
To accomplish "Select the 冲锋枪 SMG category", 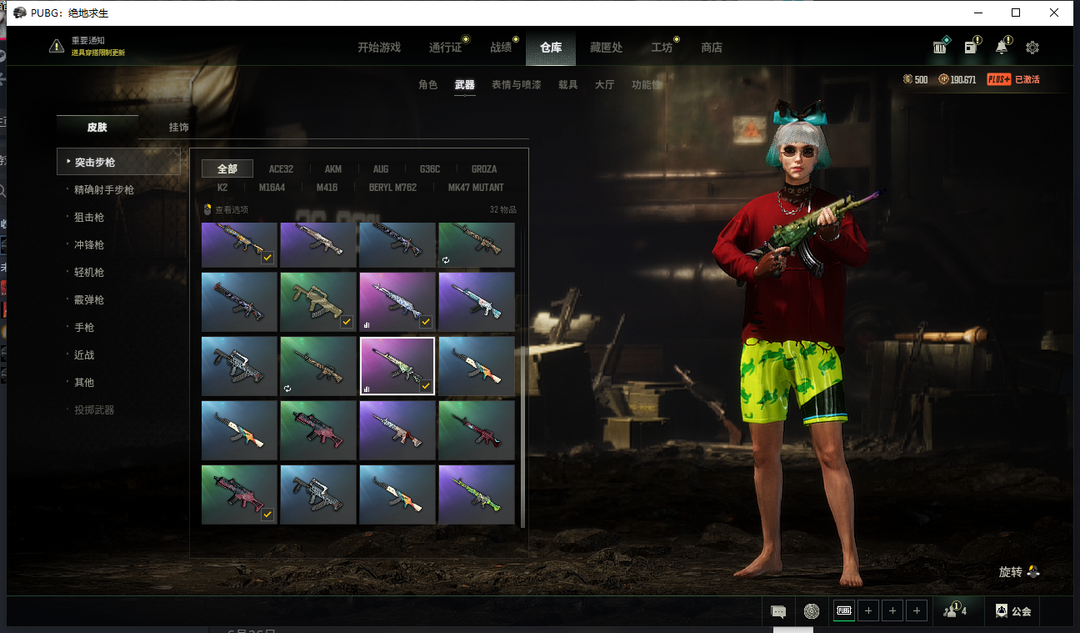I will (x=89, y=245).
